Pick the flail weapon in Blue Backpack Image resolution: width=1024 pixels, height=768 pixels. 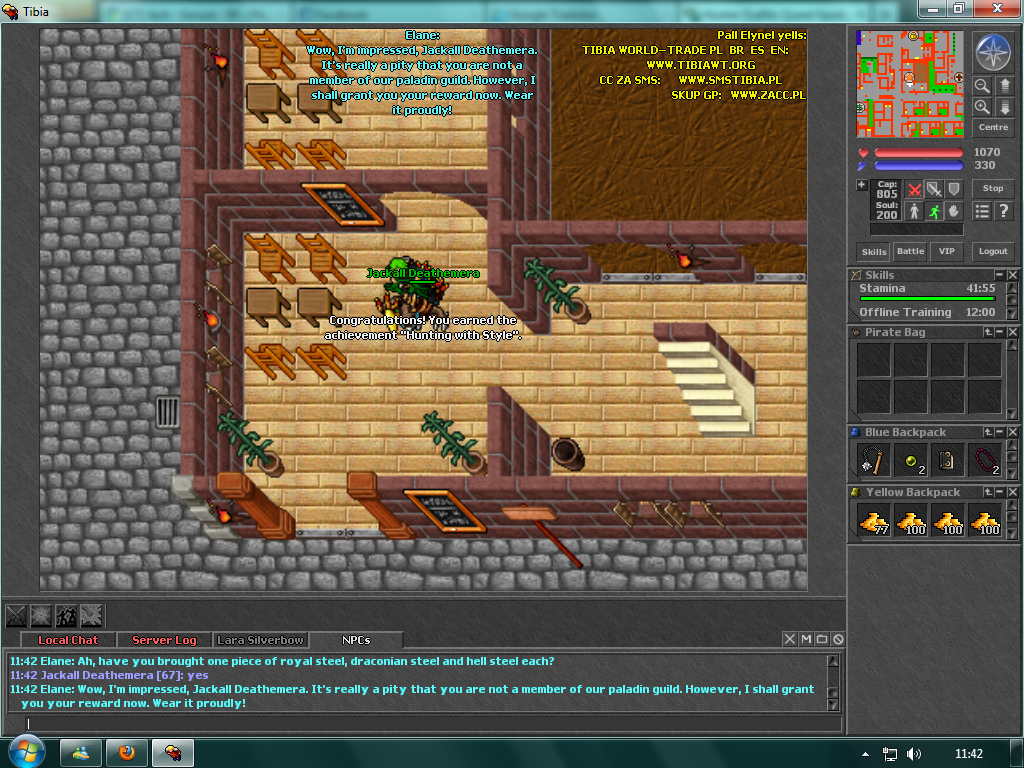click(874, 460)
